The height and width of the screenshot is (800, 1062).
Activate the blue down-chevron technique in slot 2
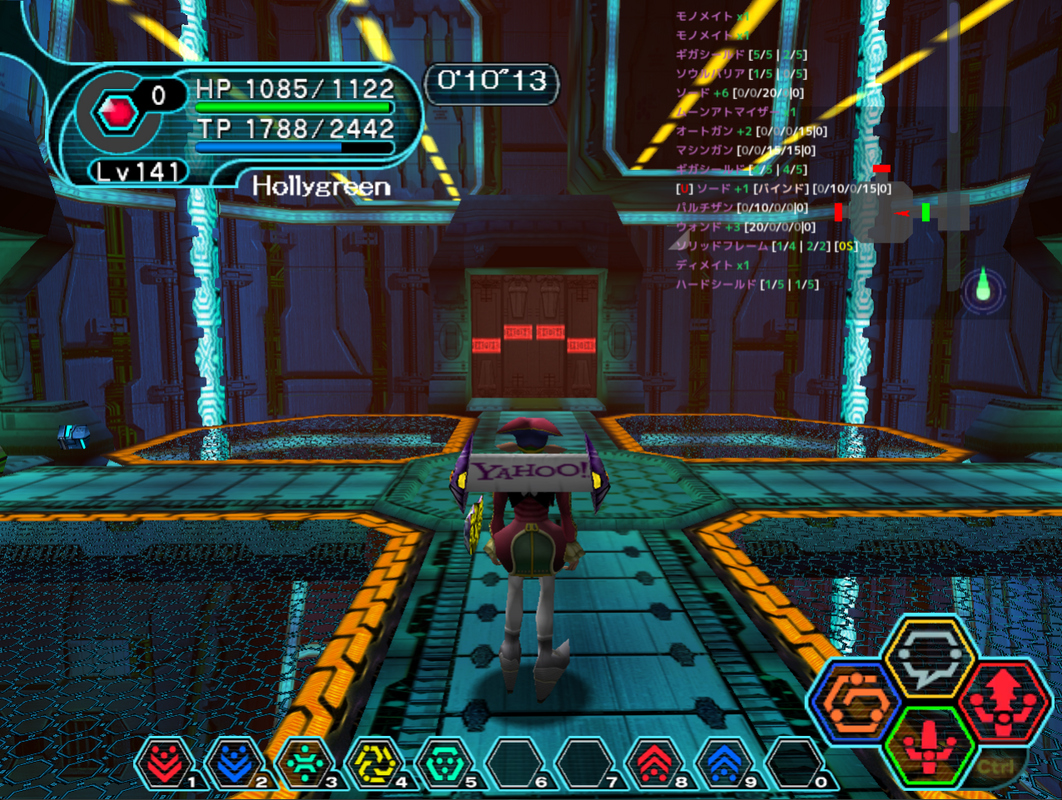[x=231, y=763]
